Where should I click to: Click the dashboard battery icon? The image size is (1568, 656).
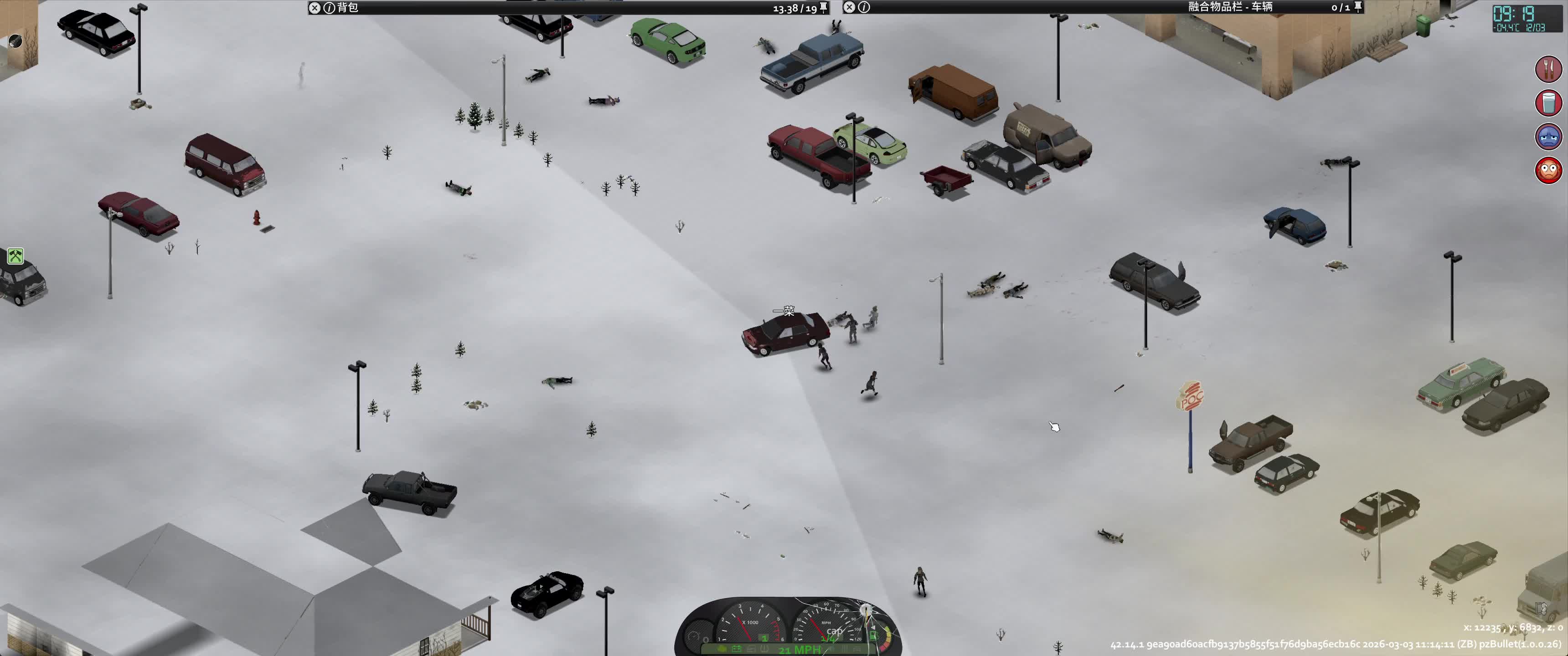click(736, 649)
